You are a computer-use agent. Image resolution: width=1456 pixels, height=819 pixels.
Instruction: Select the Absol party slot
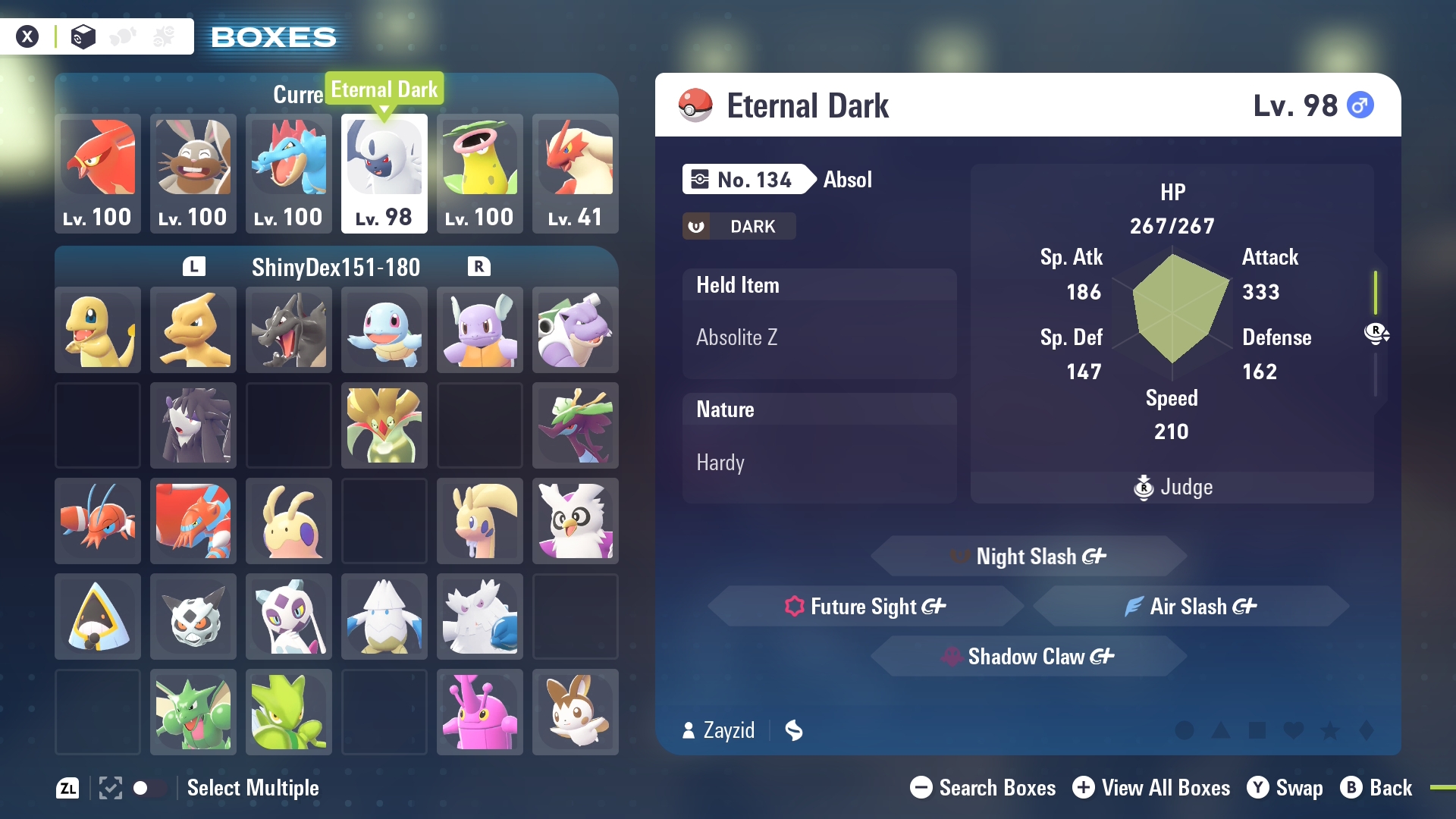[x=384, y=173]
